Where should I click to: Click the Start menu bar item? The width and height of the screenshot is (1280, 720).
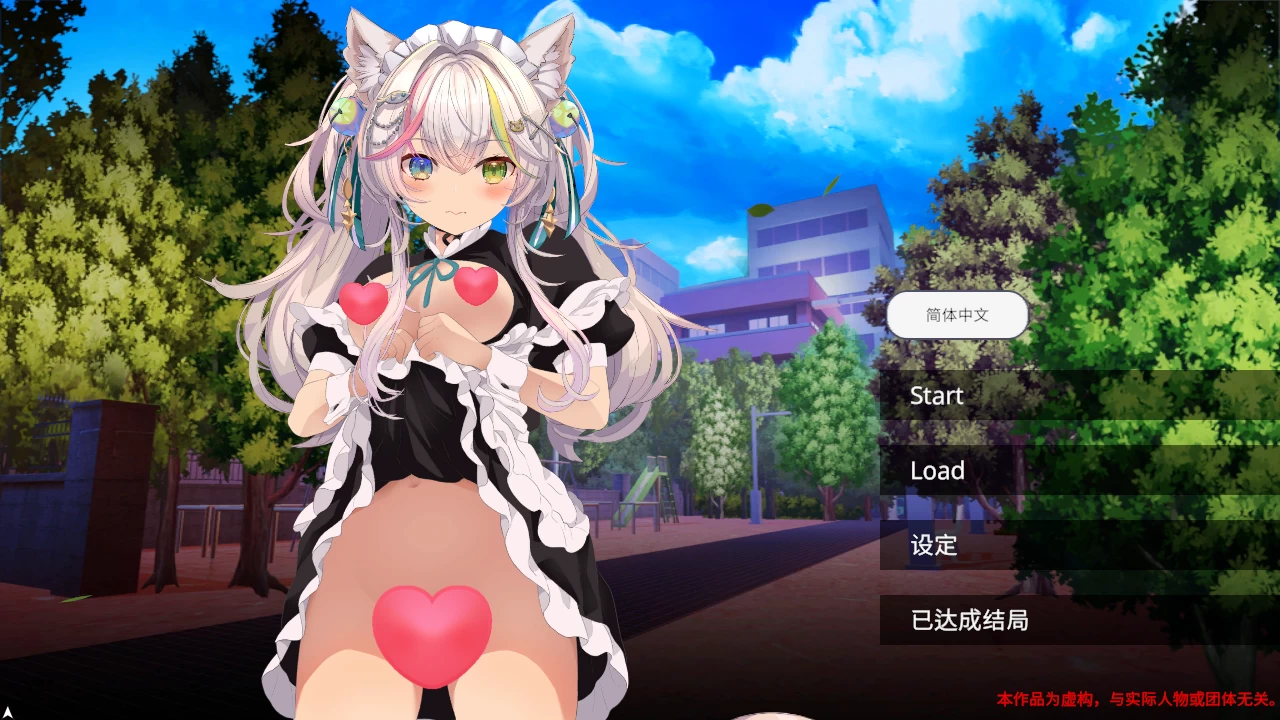pyautogui.click(x=937, y=395)
